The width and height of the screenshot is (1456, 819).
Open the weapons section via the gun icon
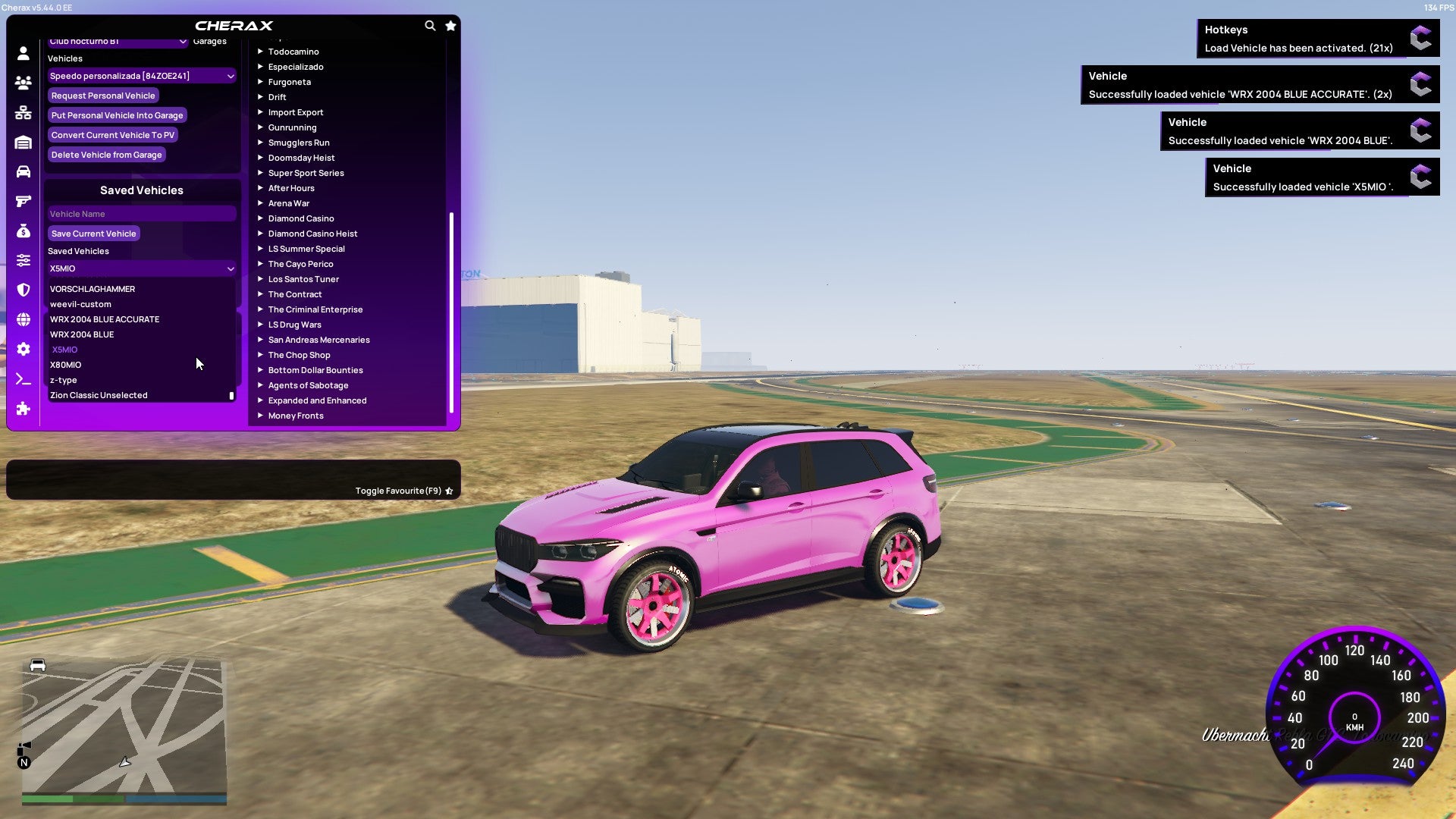(x=23, y=202)
